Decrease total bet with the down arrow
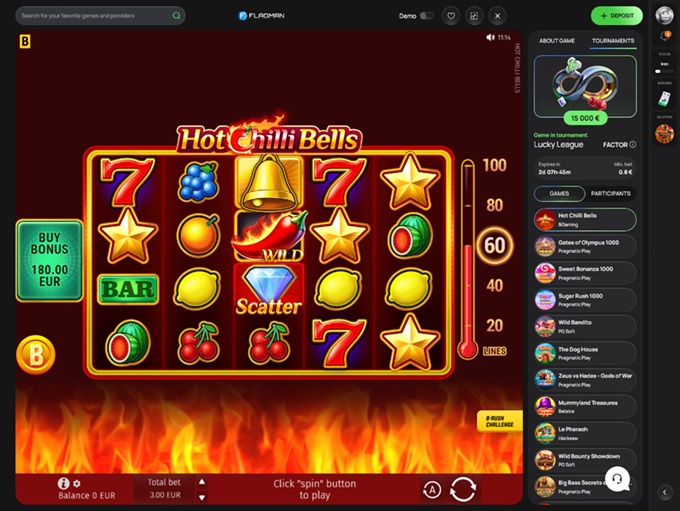 (x=202, y=497)
